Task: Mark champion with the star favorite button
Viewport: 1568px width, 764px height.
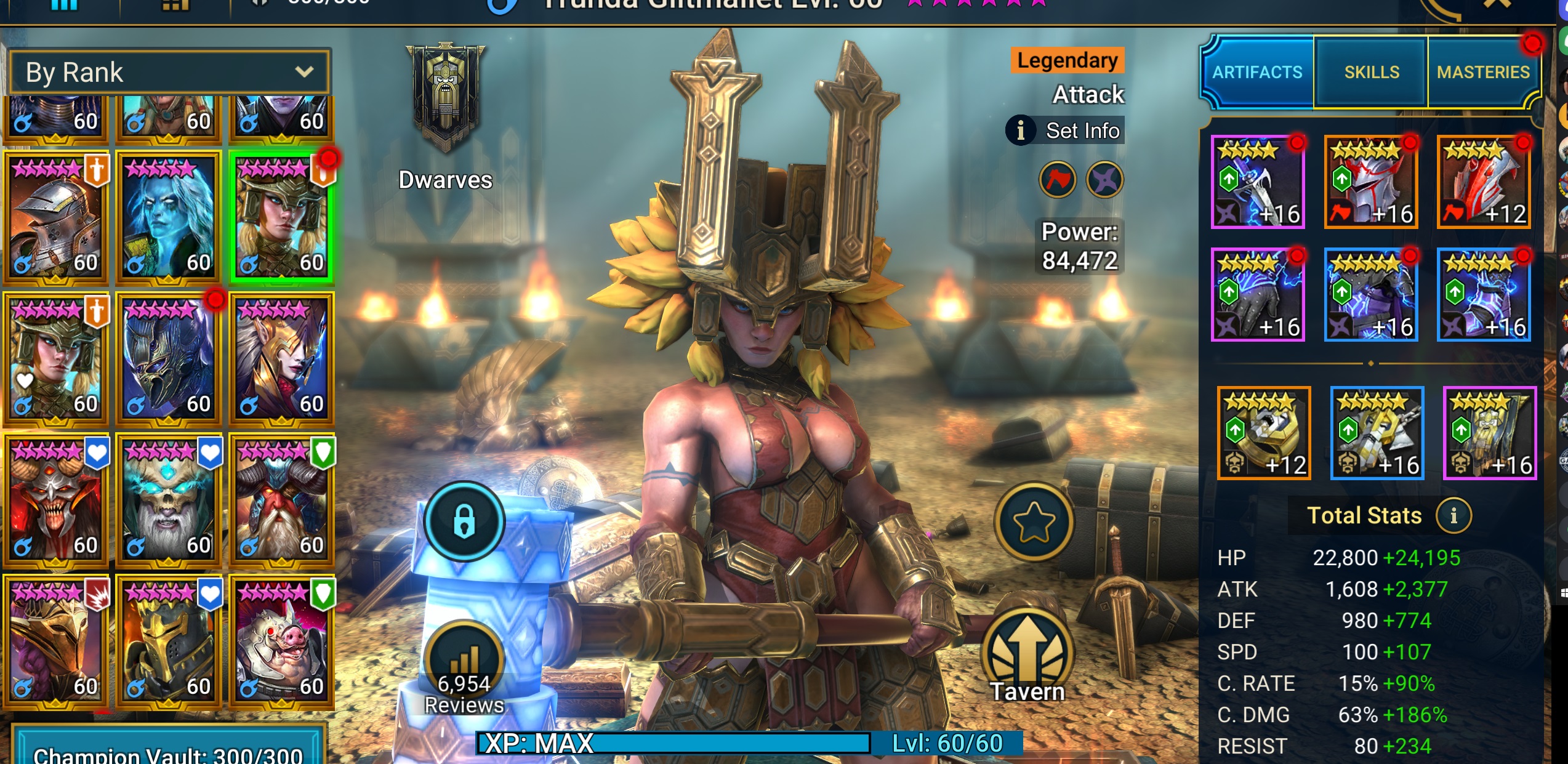Action: [1034, 521]
